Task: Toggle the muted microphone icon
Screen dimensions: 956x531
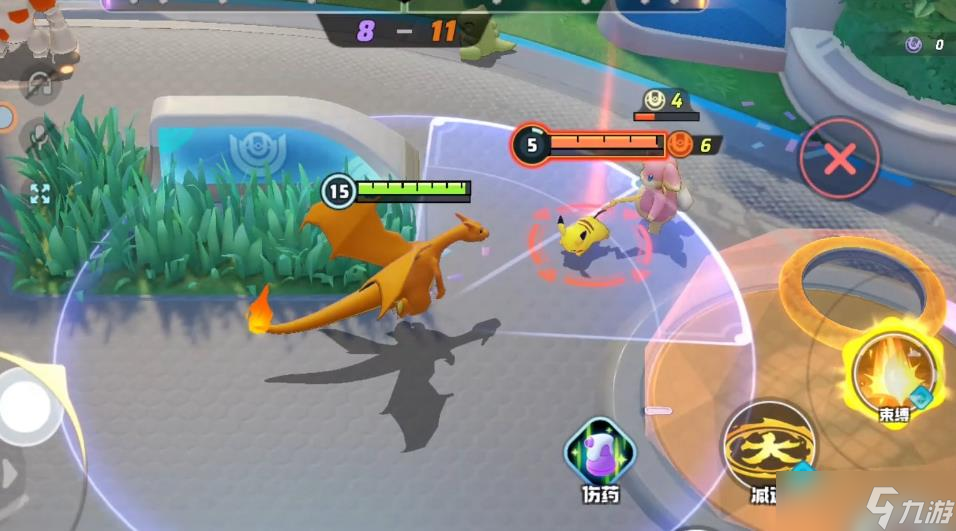Action: 42,135
